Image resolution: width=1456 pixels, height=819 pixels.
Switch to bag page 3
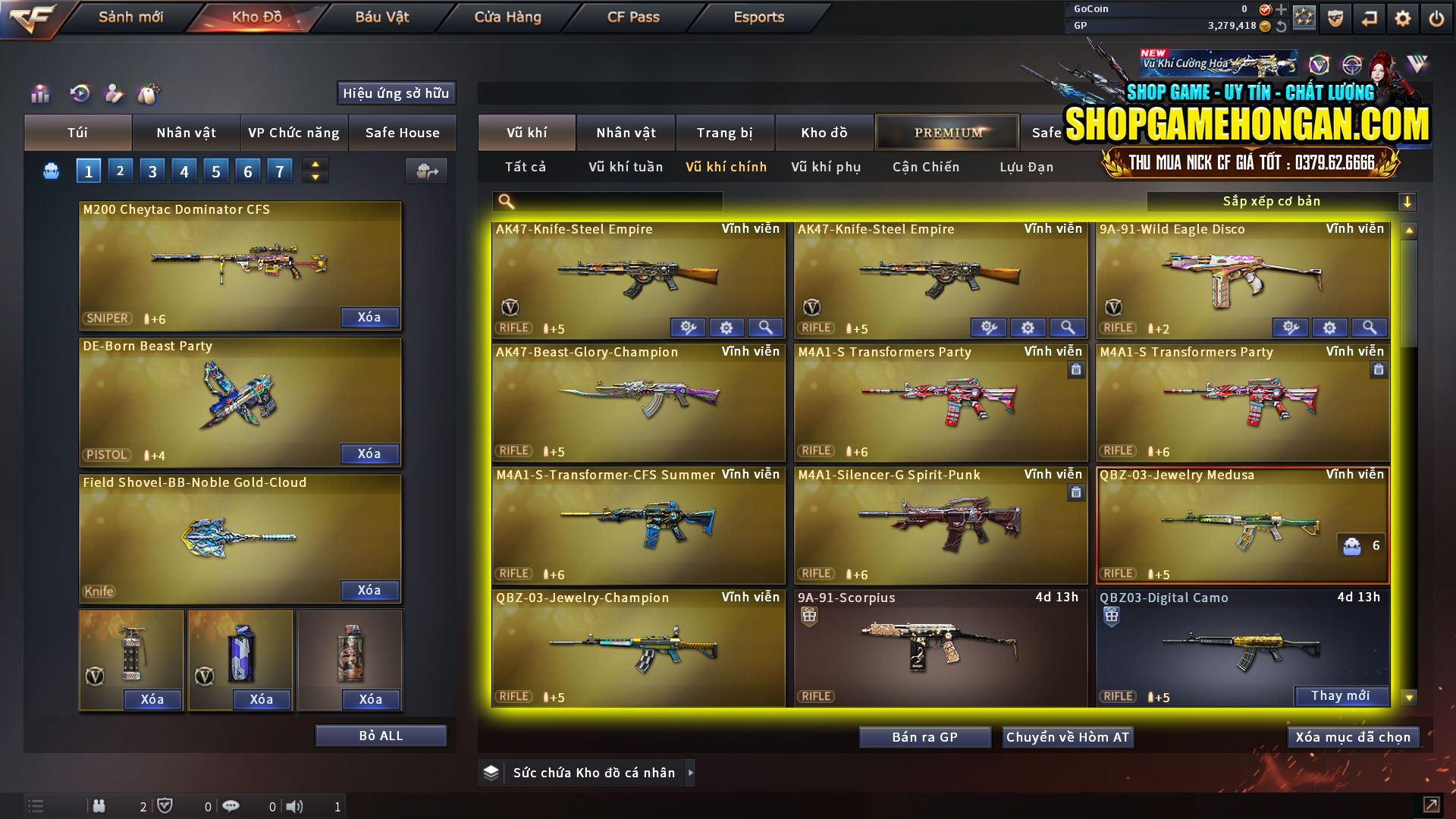[152, 171]
